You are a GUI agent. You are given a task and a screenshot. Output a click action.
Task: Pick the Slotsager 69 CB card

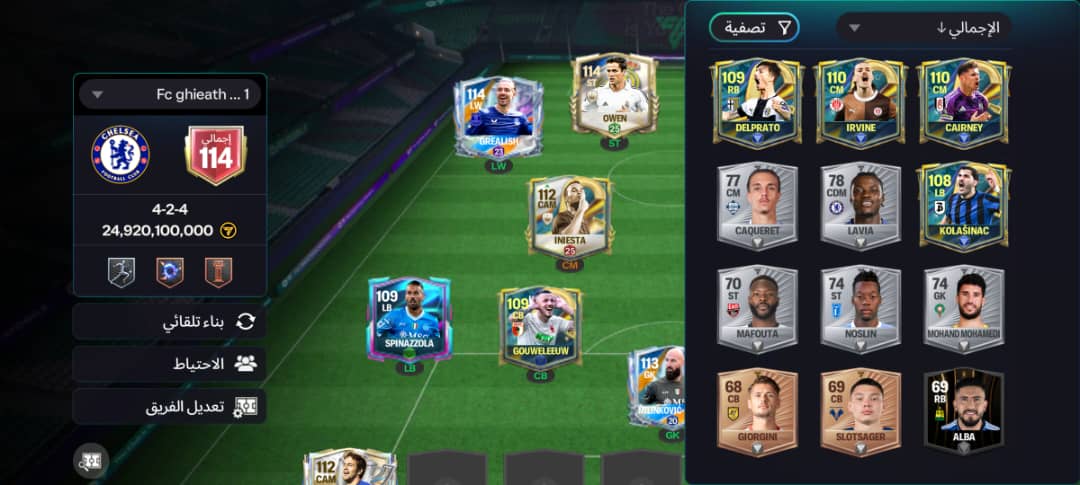860,412
